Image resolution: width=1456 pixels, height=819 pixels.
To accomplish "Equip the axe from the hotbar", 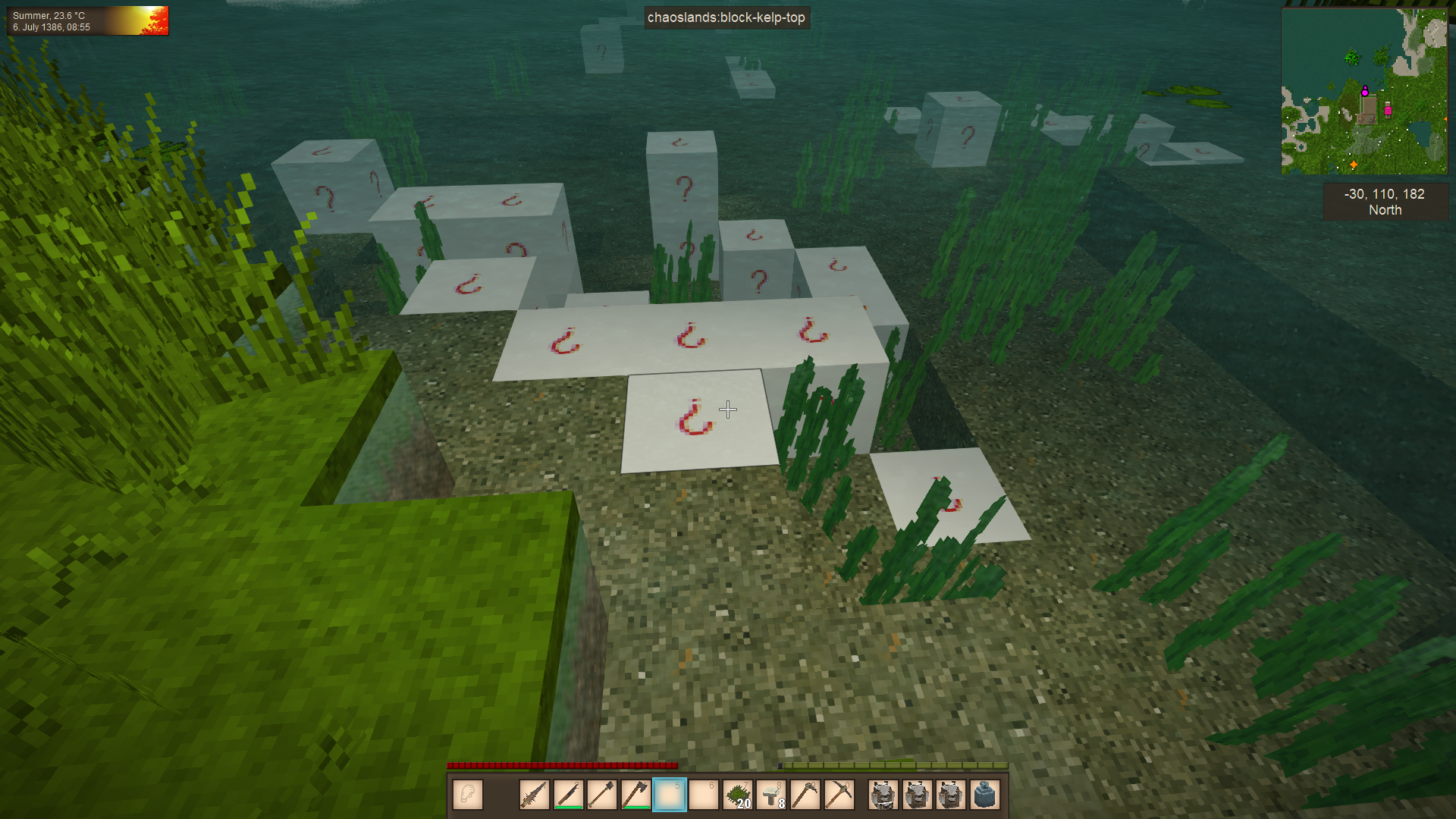I will tap(635, 795).
